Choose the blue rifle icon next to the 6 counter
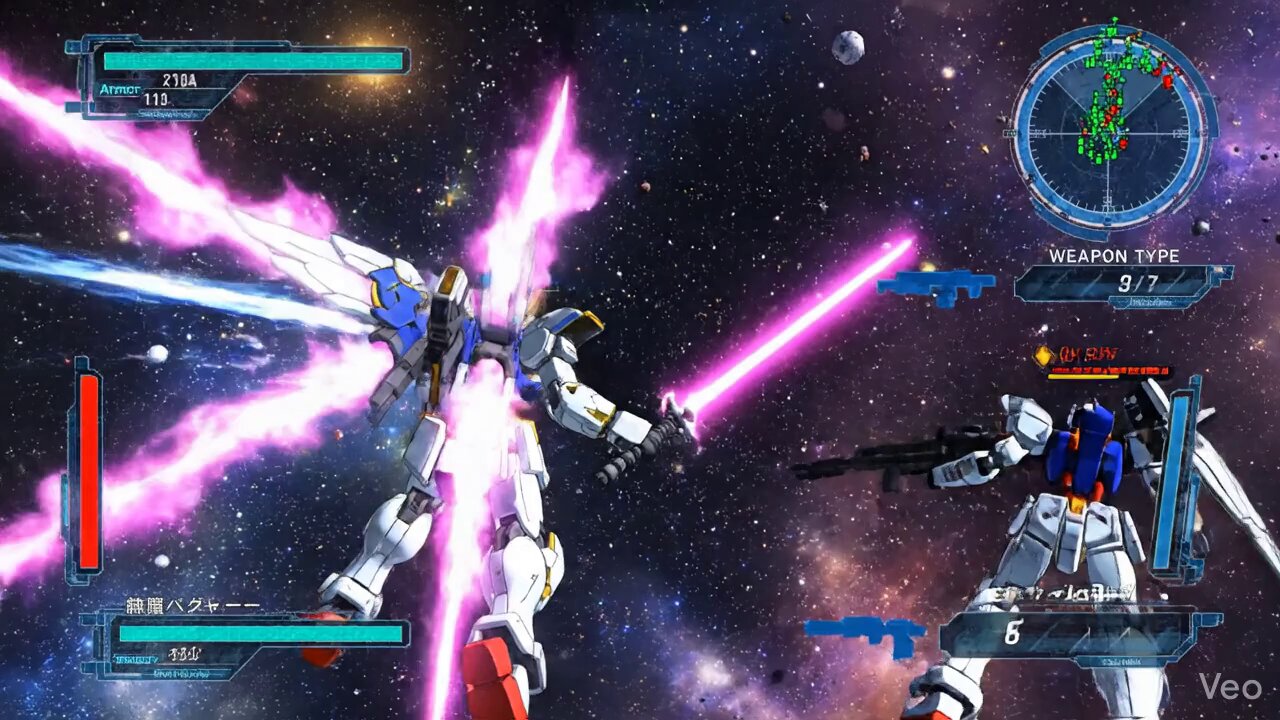The image size is (1280, 720). 865,634
